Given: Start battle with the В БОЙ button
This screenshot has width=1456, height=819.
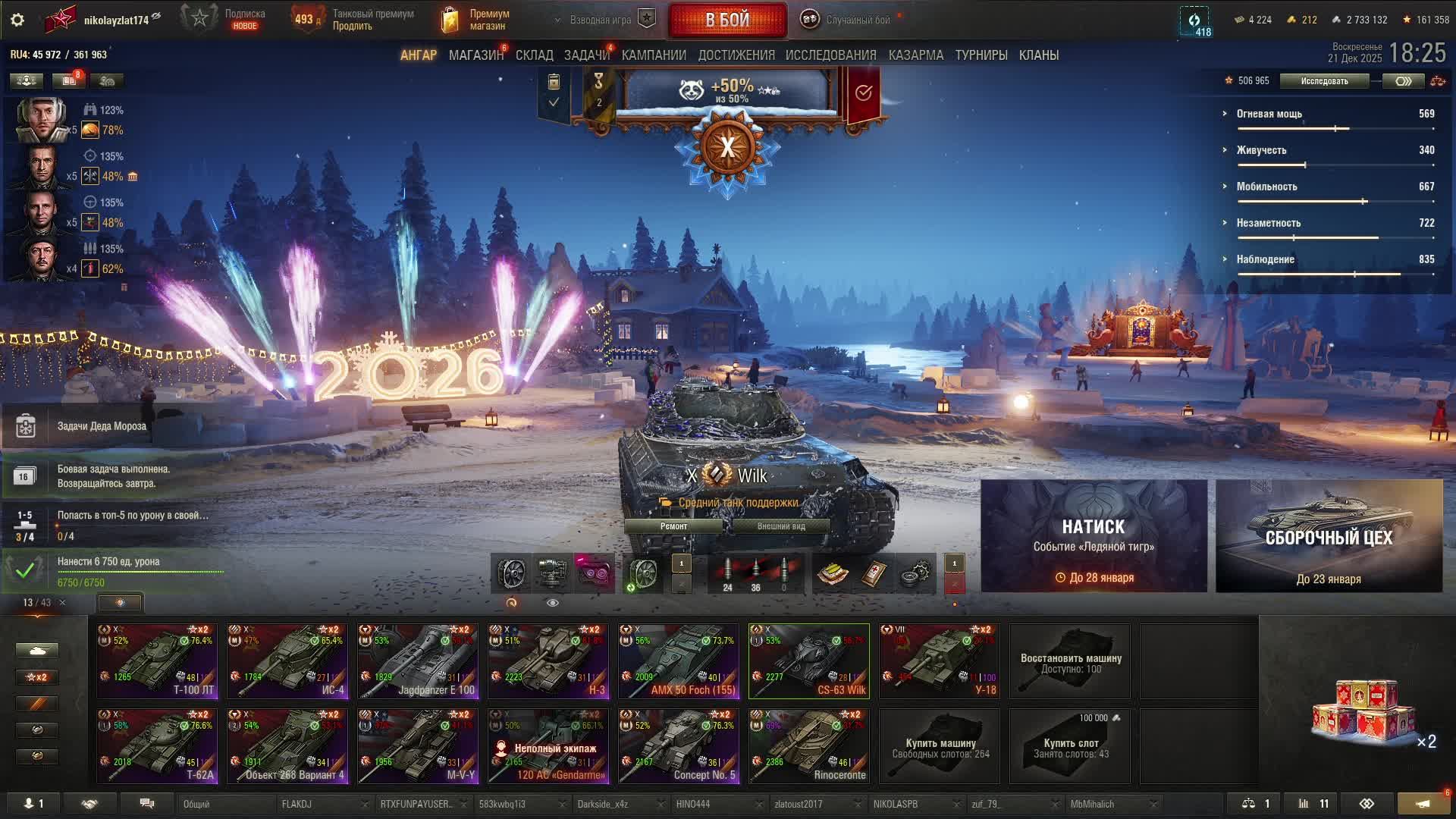Looking at the screenshot, I should click(x=727, y=20).
